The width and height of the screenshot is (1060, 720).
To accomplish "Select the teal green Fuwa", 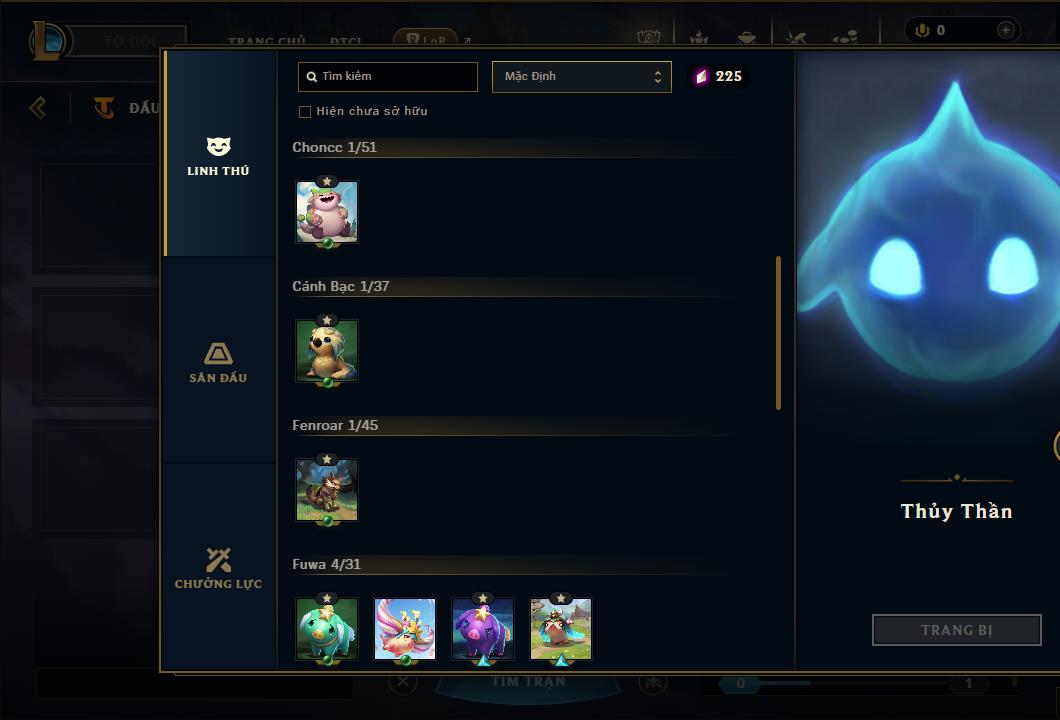I will (x=327, y=629).
